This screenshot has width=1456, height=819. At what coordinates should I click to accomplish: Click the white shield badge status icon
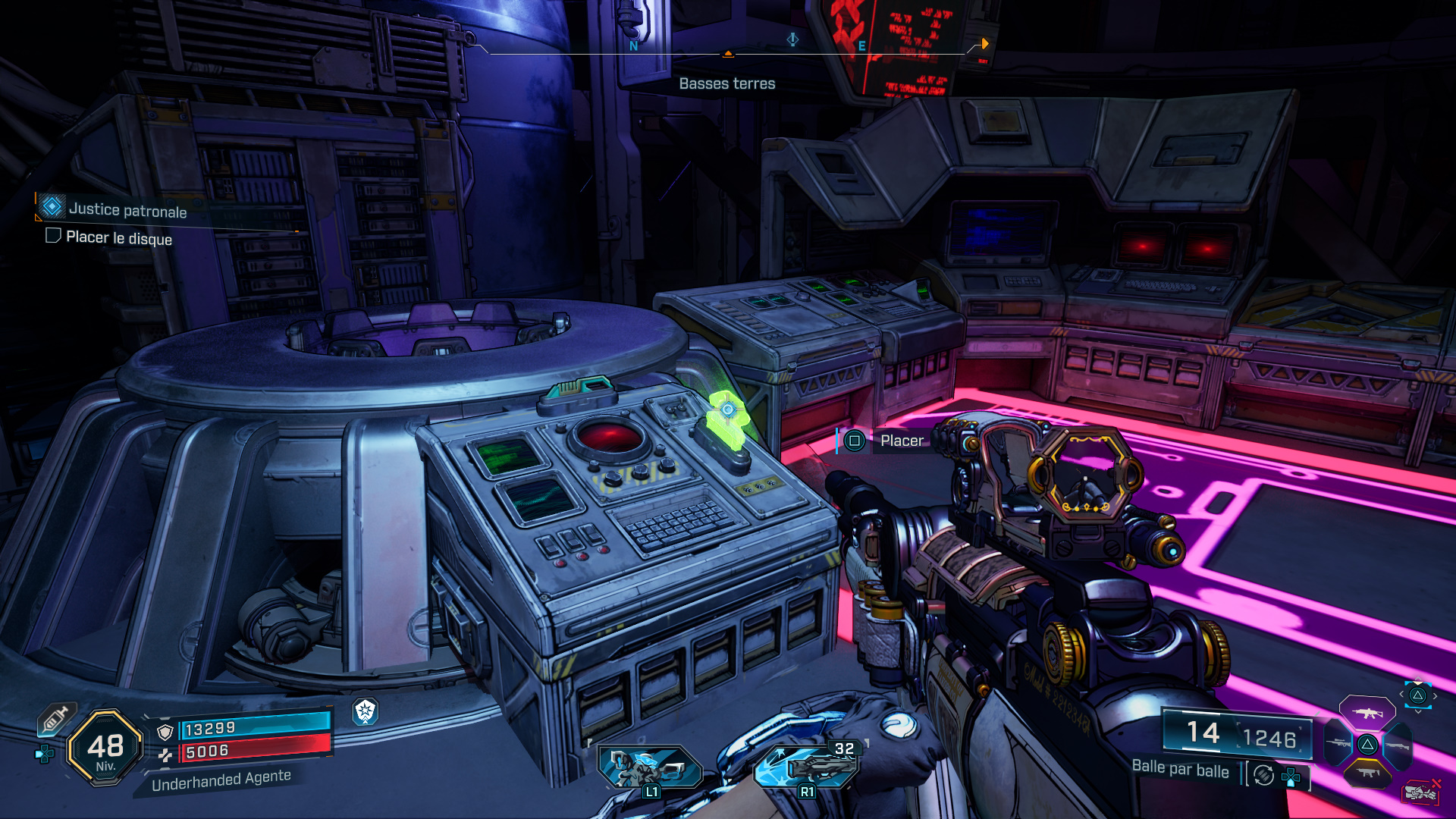pos(366,711)
